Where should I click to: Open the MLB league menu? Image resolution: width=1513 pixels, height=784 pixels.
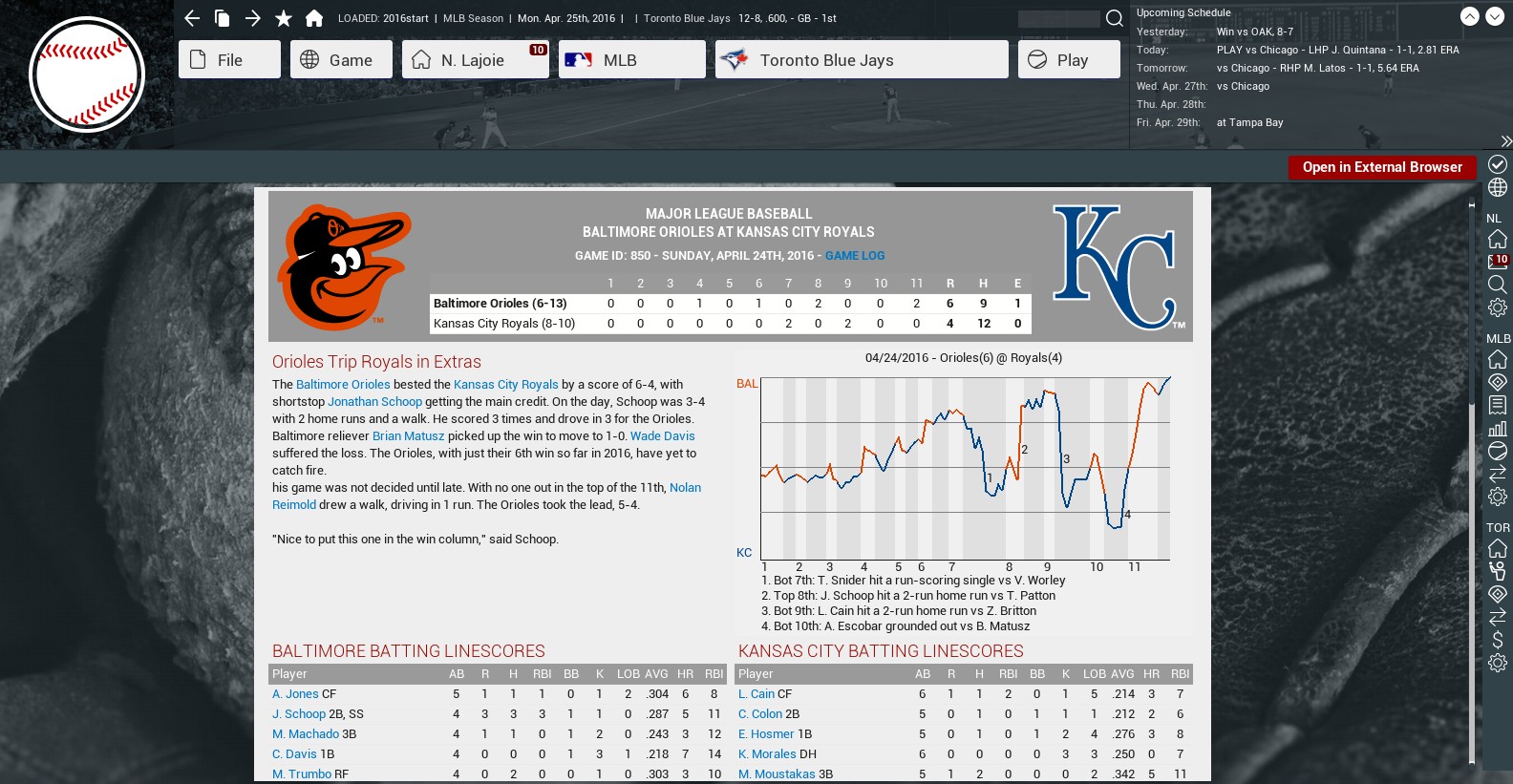tap(631, 60)
